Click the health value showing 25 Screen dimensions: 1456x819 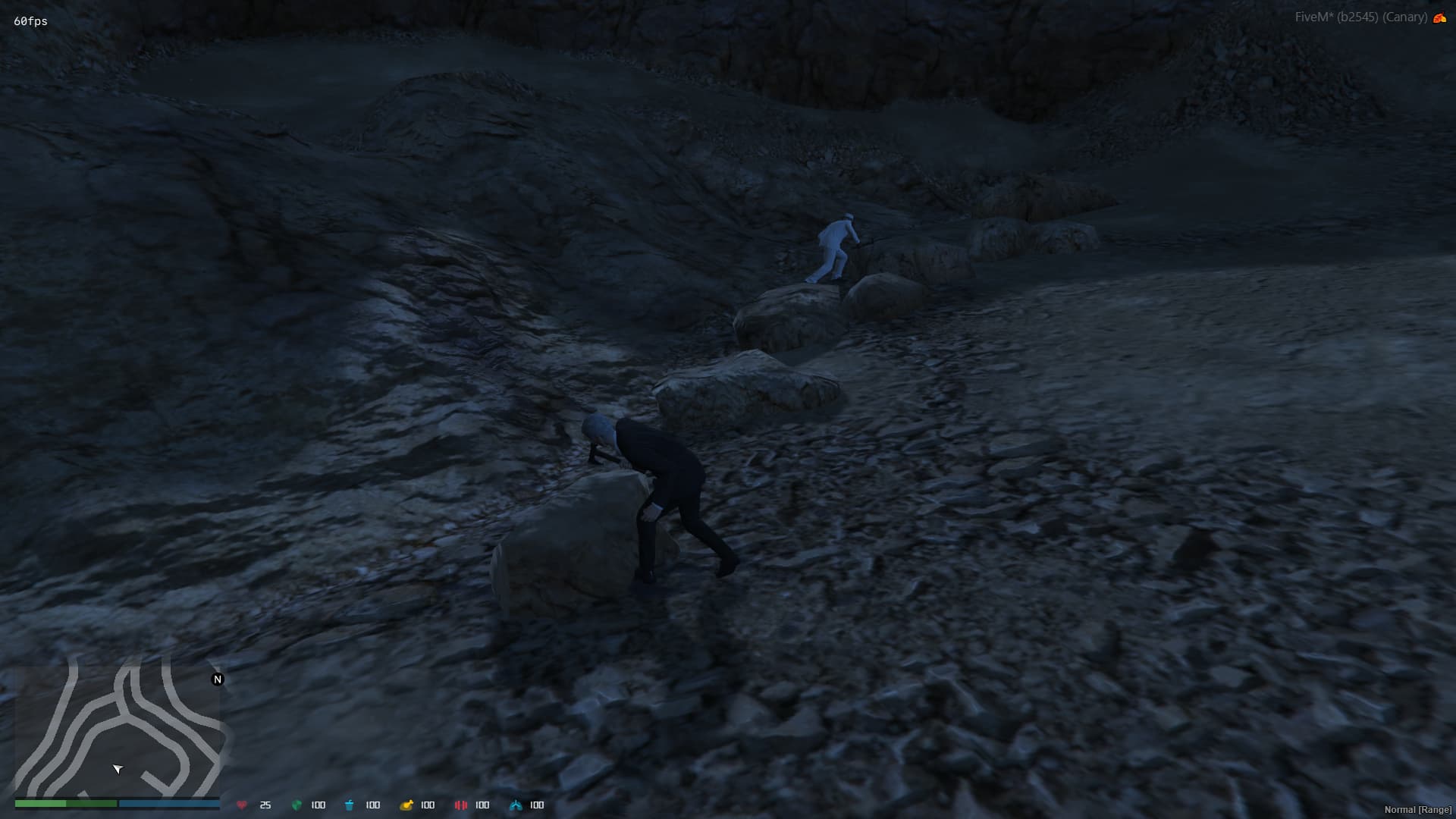(265, 805)
